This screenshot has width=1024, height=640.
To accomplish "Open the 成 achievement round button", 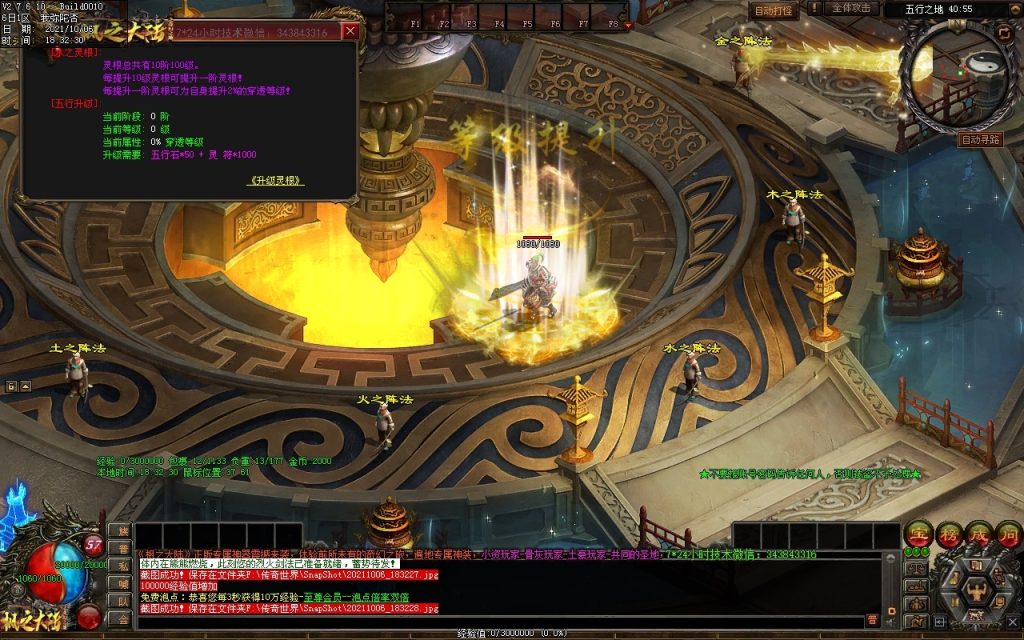I will tap(978, 535).
